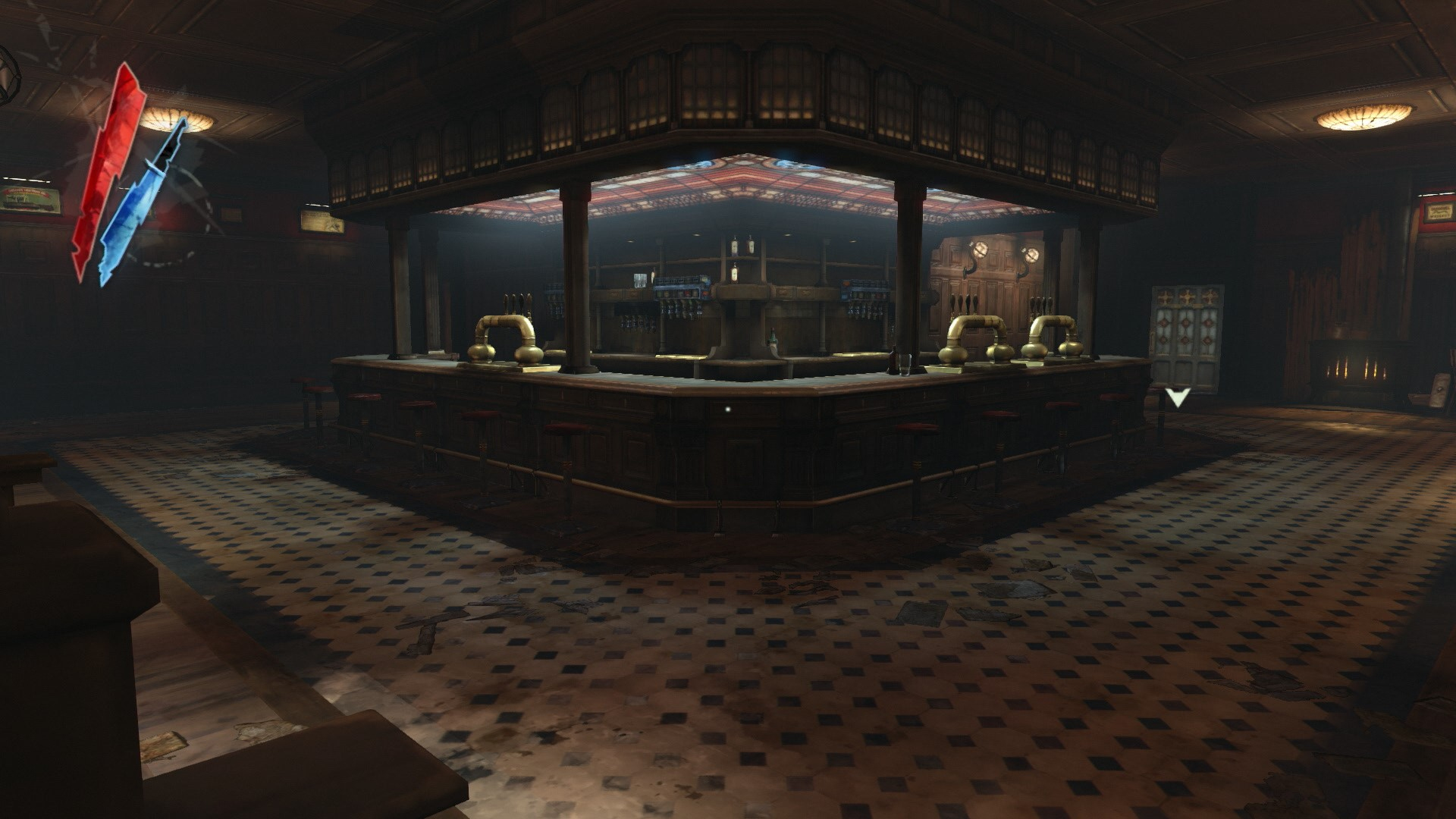
Task: Click the white objective marker chevron
Action: (1177, 397)
